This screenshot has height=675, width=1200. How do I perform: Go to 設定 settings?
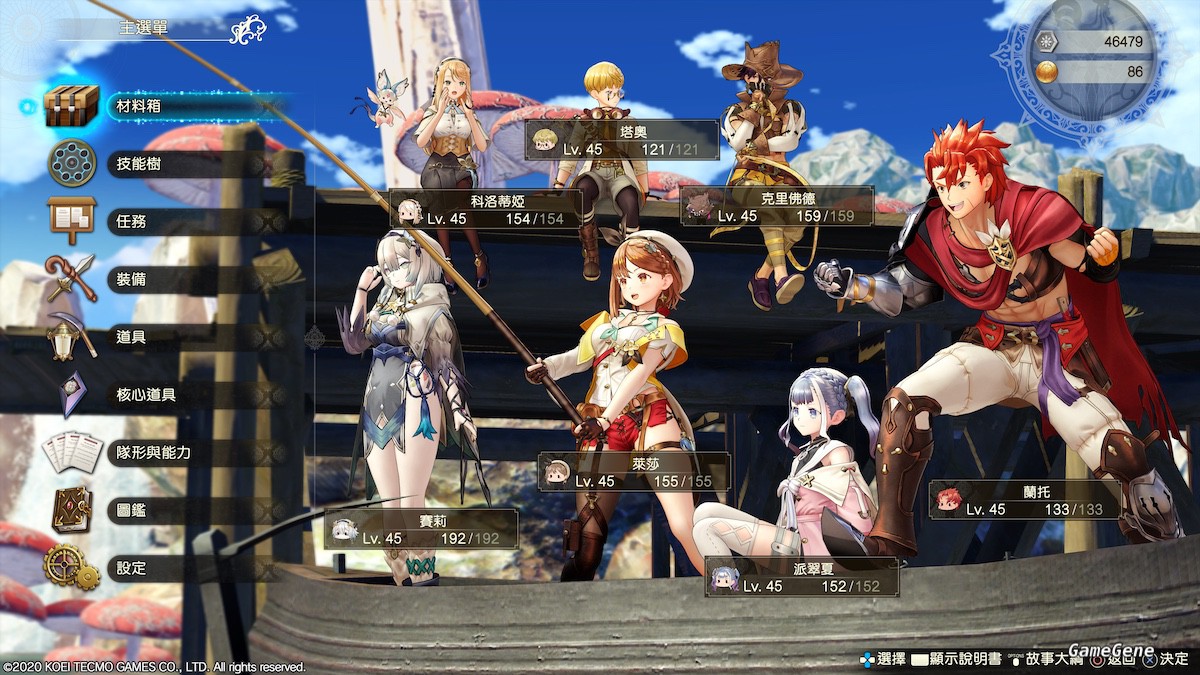[130, 568]
